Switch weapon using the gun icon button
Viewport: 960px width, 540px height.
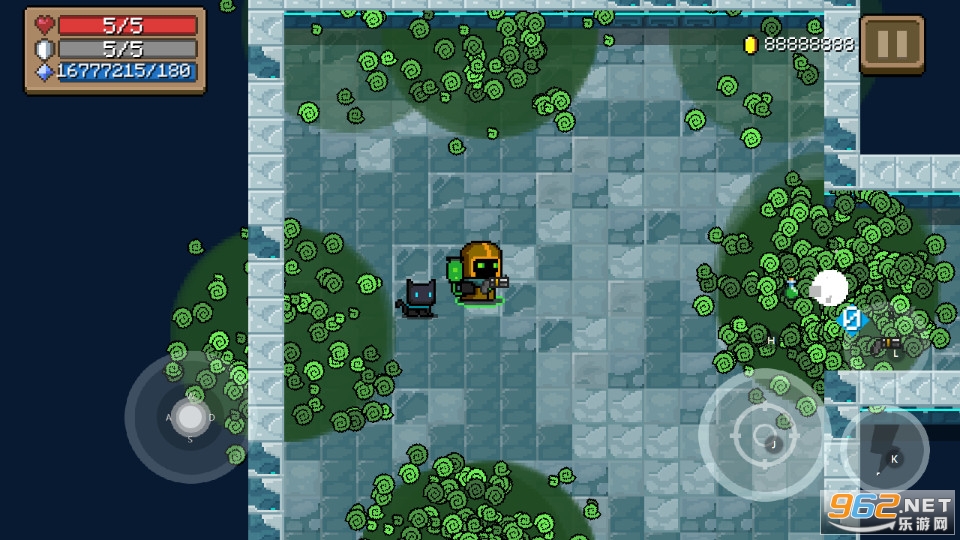[x=886, y=344]
